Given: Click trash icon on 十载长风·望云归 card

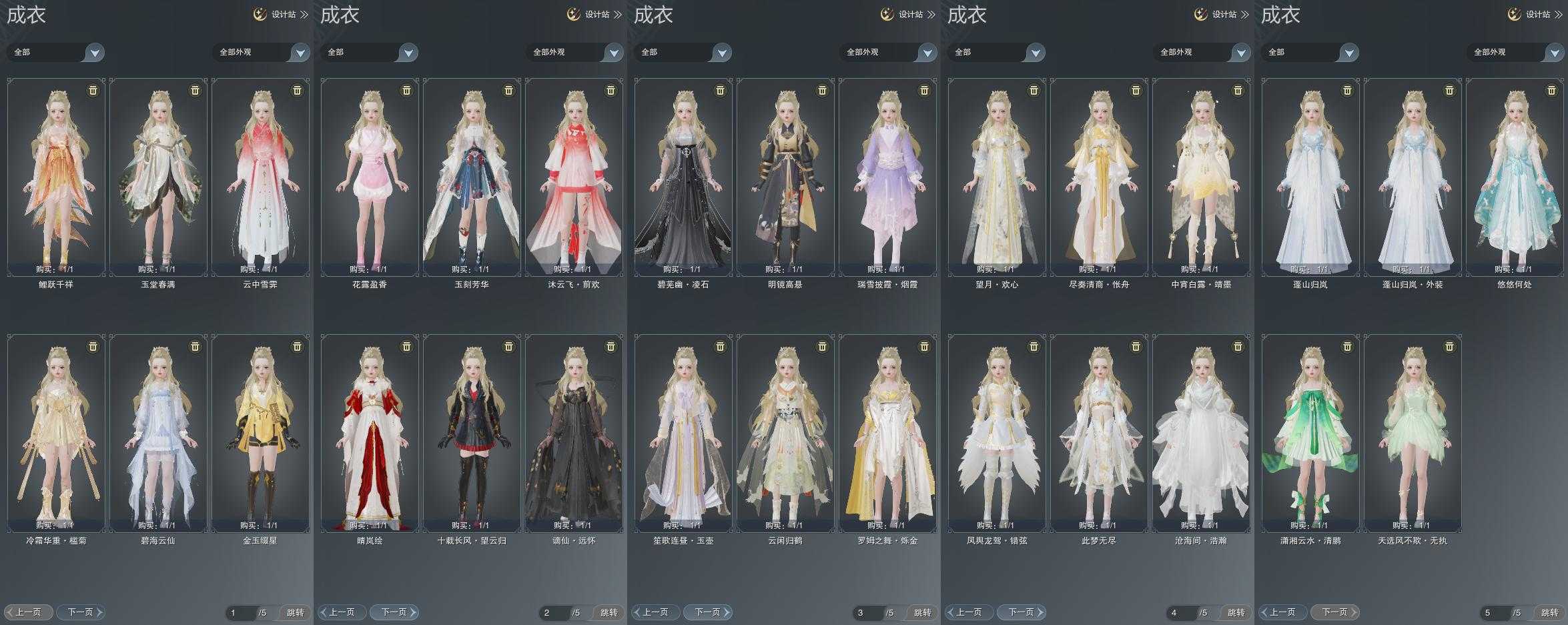Looking at the screenshot, I should [508, 347].
